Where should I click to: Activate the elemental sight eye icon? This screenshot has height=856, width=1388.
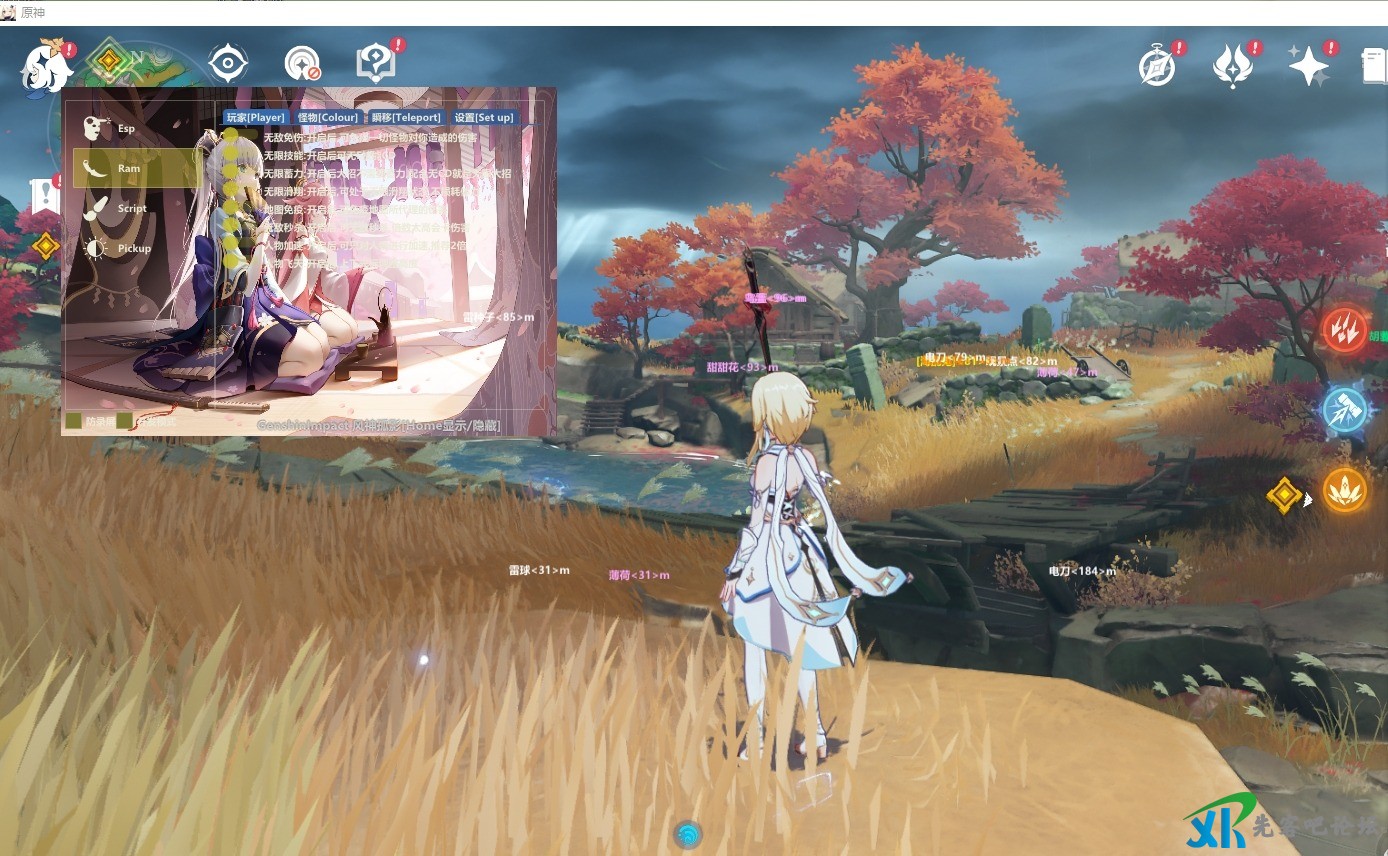(228, 64)
